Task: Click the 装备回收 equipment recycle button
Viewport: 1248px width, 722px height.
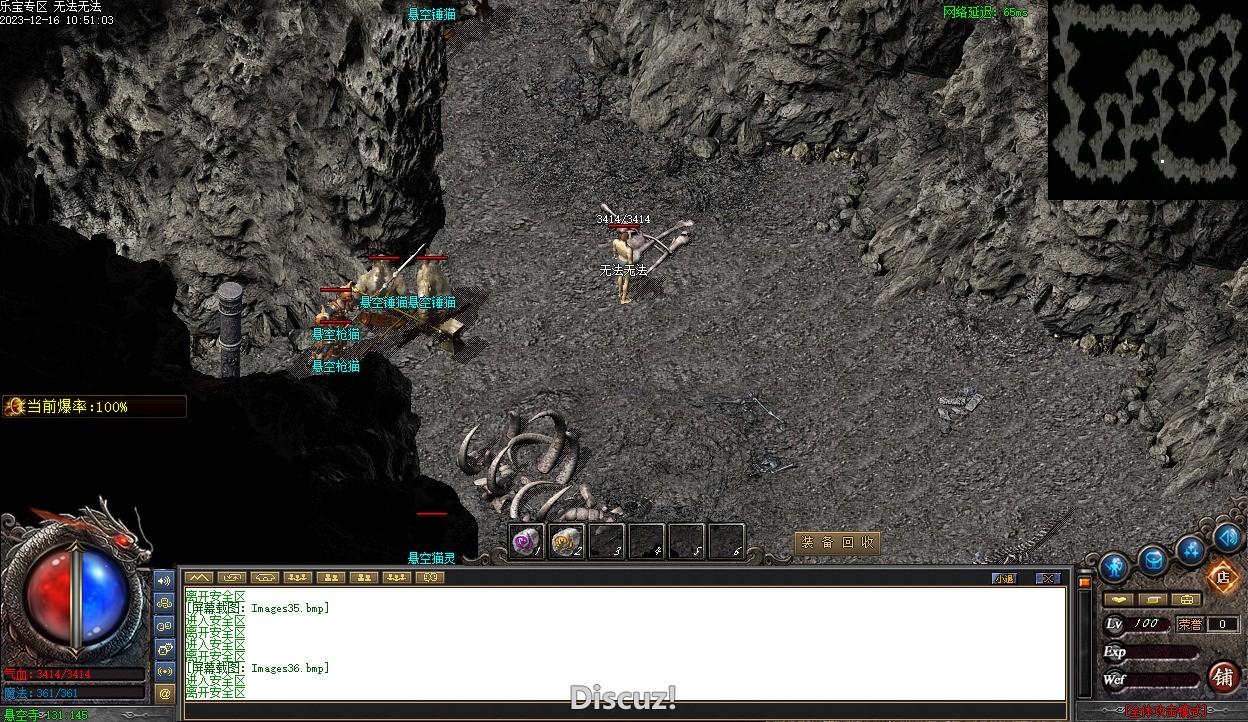Action: (x=837, y=542)
